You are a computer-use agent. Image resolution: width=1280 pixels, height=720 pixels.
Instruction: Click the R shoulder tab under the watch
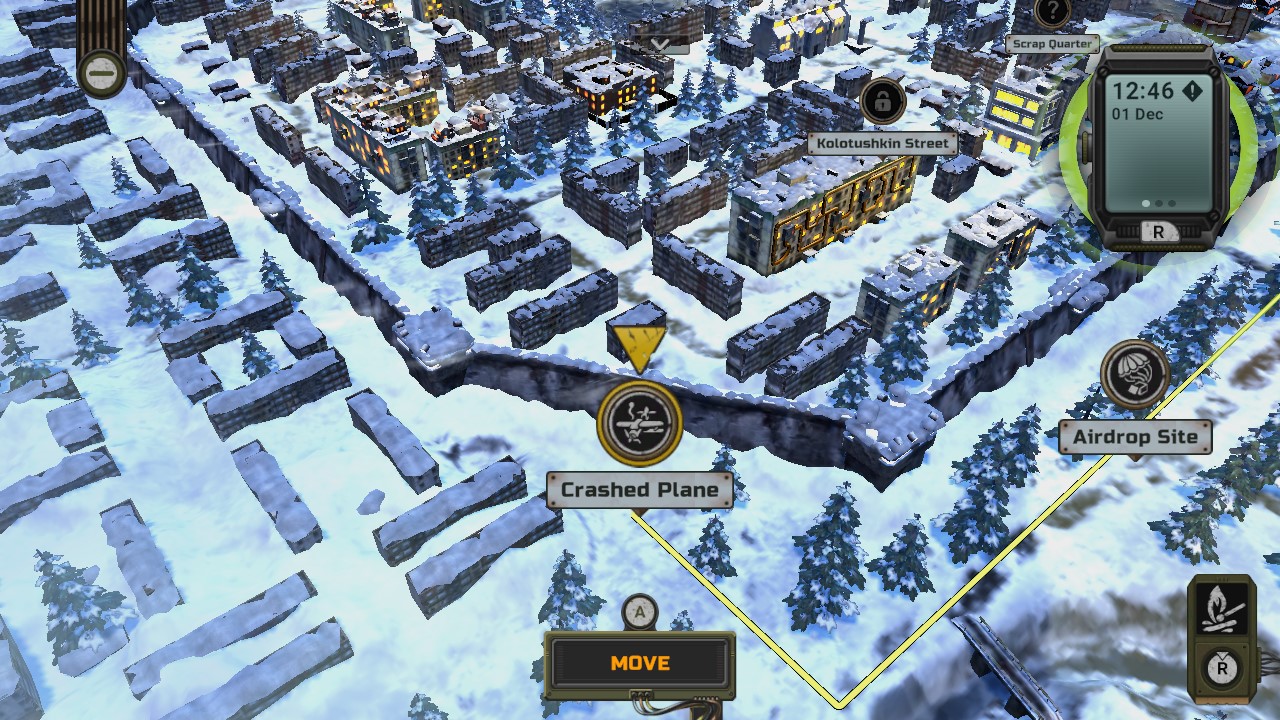pyautogui.click(x=1156, y=231)
